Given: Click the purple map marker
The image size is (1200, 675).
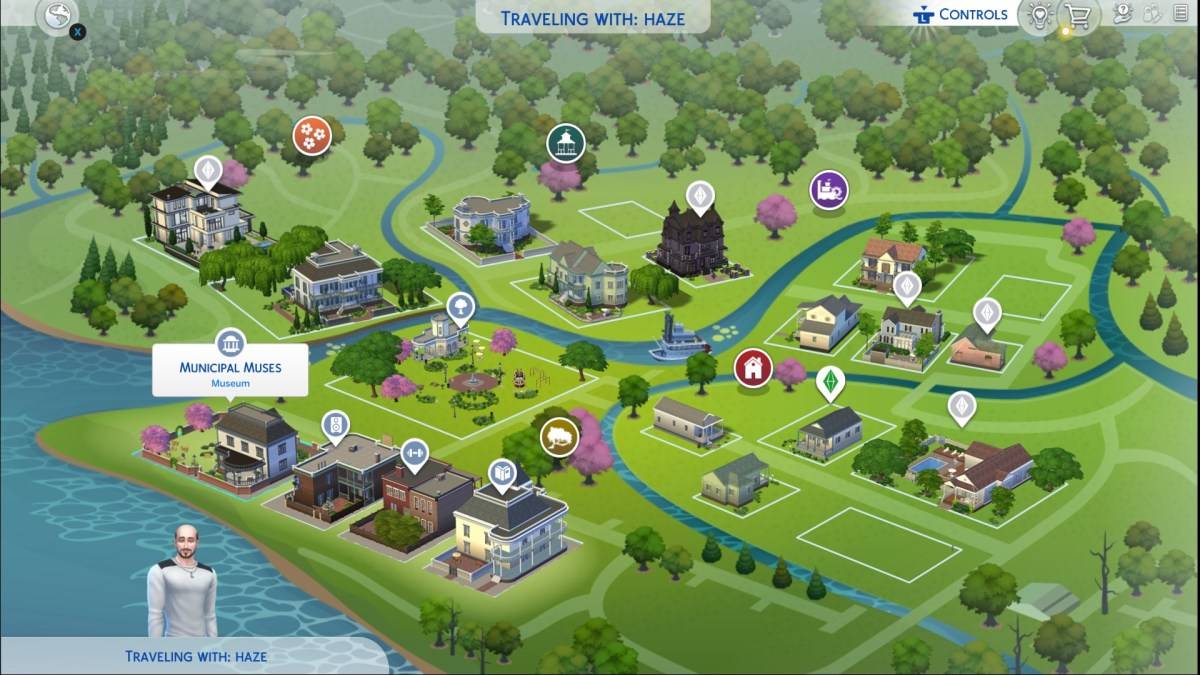Looking at the screenshot, I should click(829, 188).
